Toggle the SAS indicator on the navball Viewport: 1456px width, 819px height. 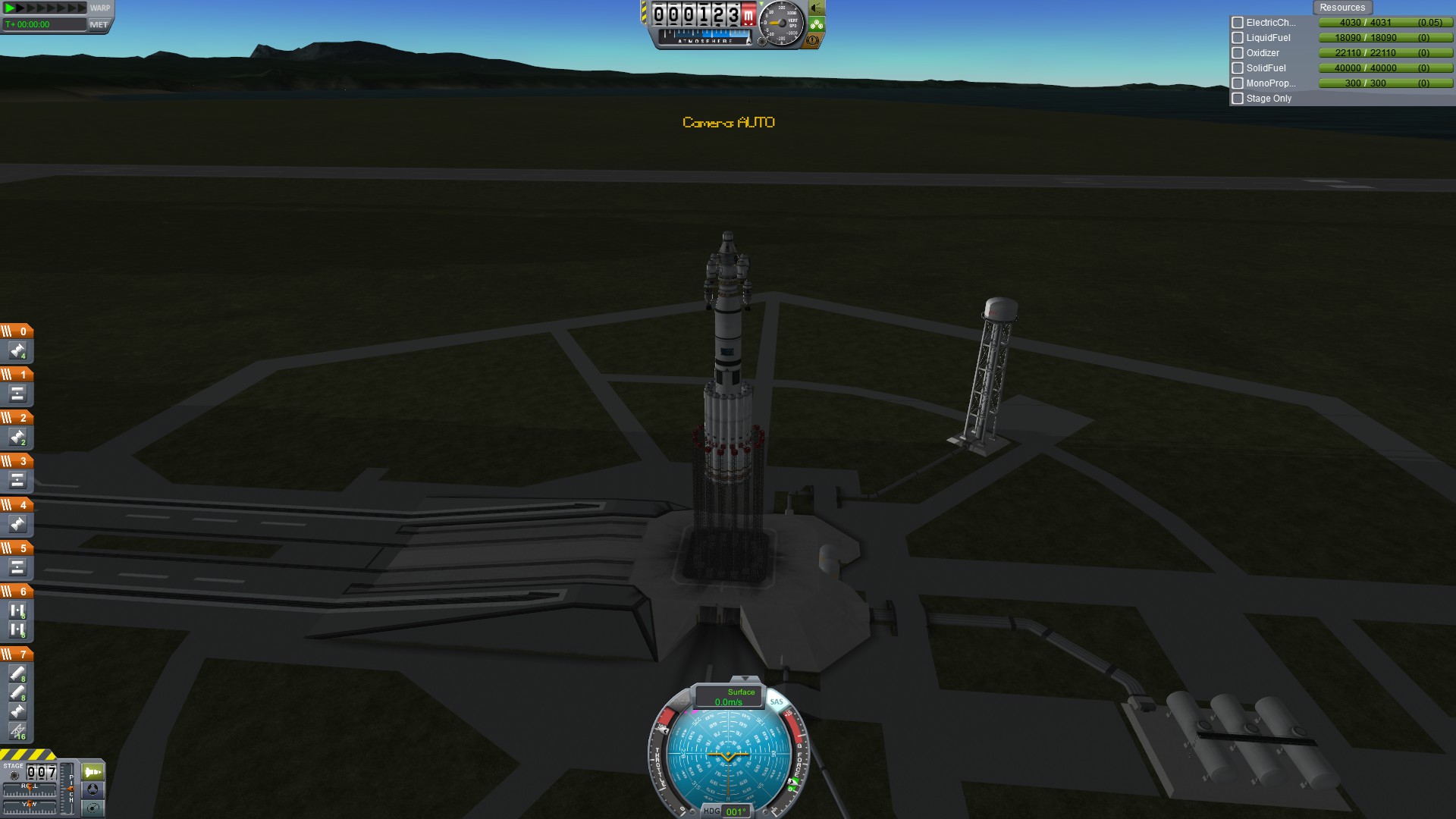click(777, 701)
